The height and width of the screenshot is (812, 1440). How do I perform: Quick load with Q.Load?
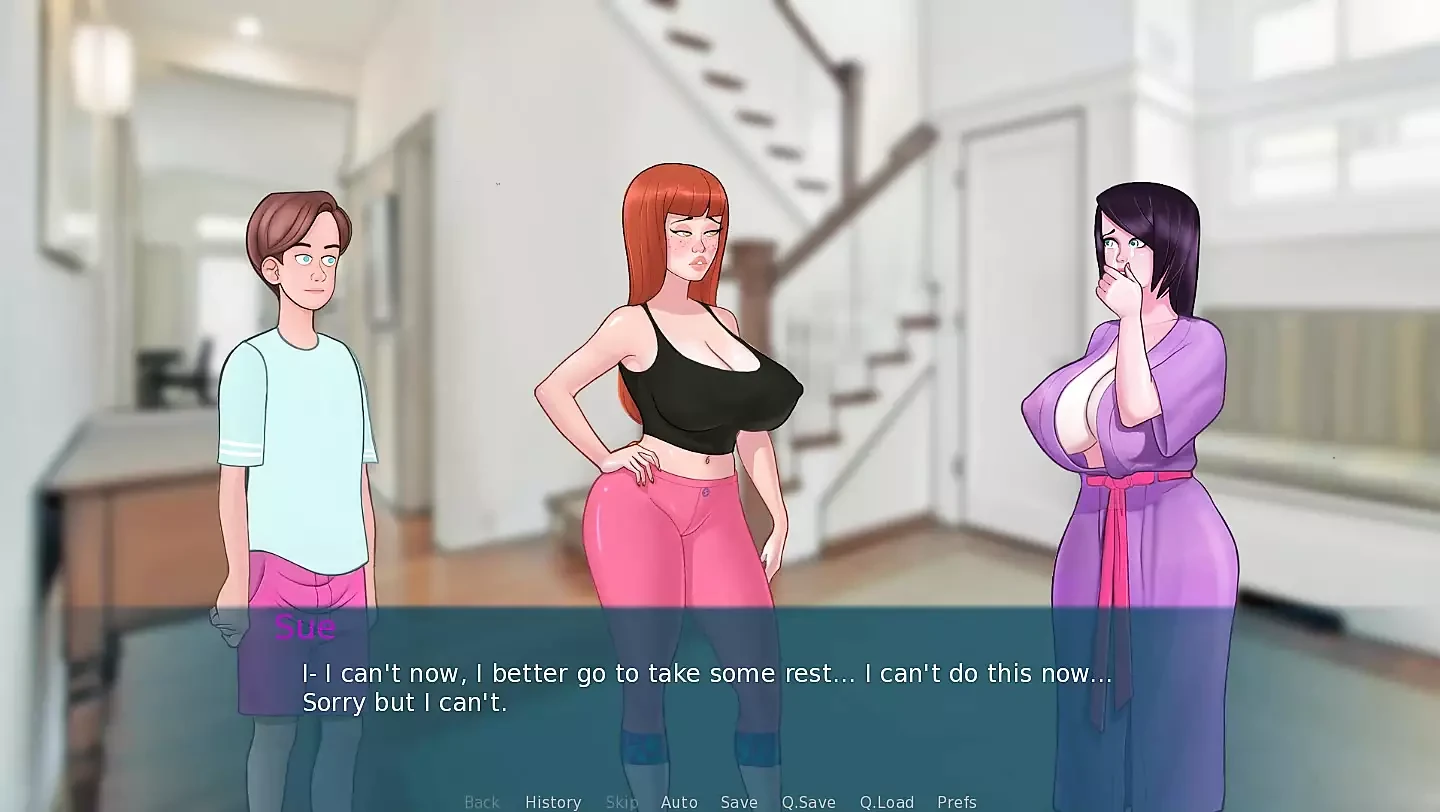click(886, 802)
